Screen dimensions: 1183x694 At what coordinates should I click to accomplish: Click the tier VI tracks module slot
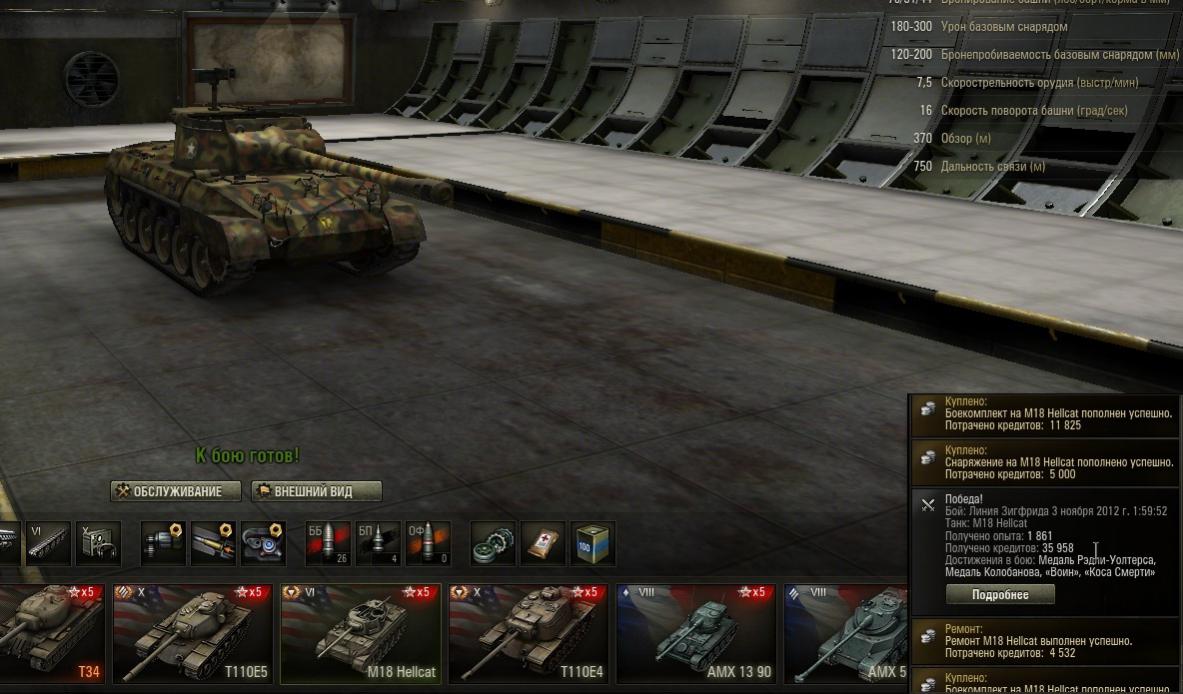click(x=48, y=543)
